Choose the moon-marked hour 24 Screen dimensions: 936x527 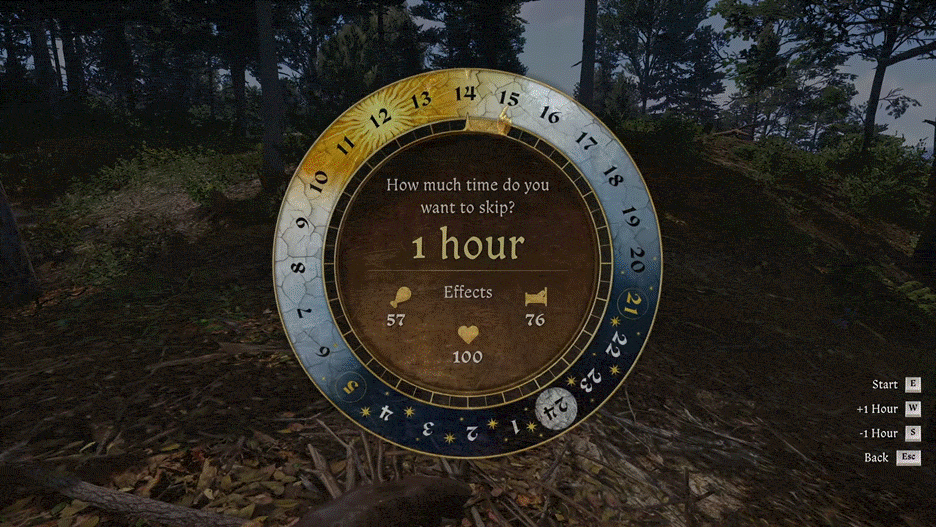(x=553, y=407)
